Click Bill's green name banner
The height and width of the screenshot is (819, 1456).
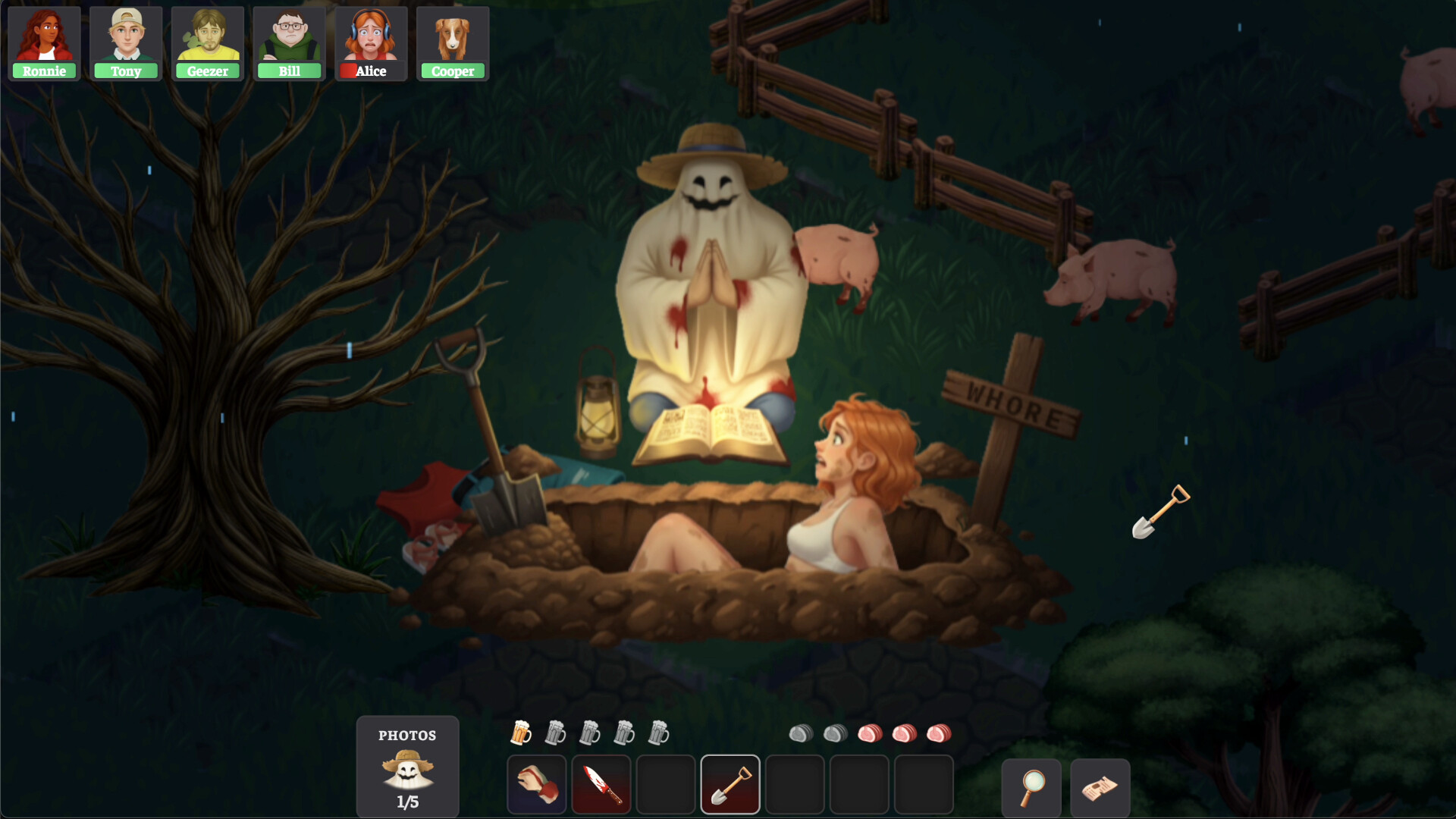pos(289,71)
